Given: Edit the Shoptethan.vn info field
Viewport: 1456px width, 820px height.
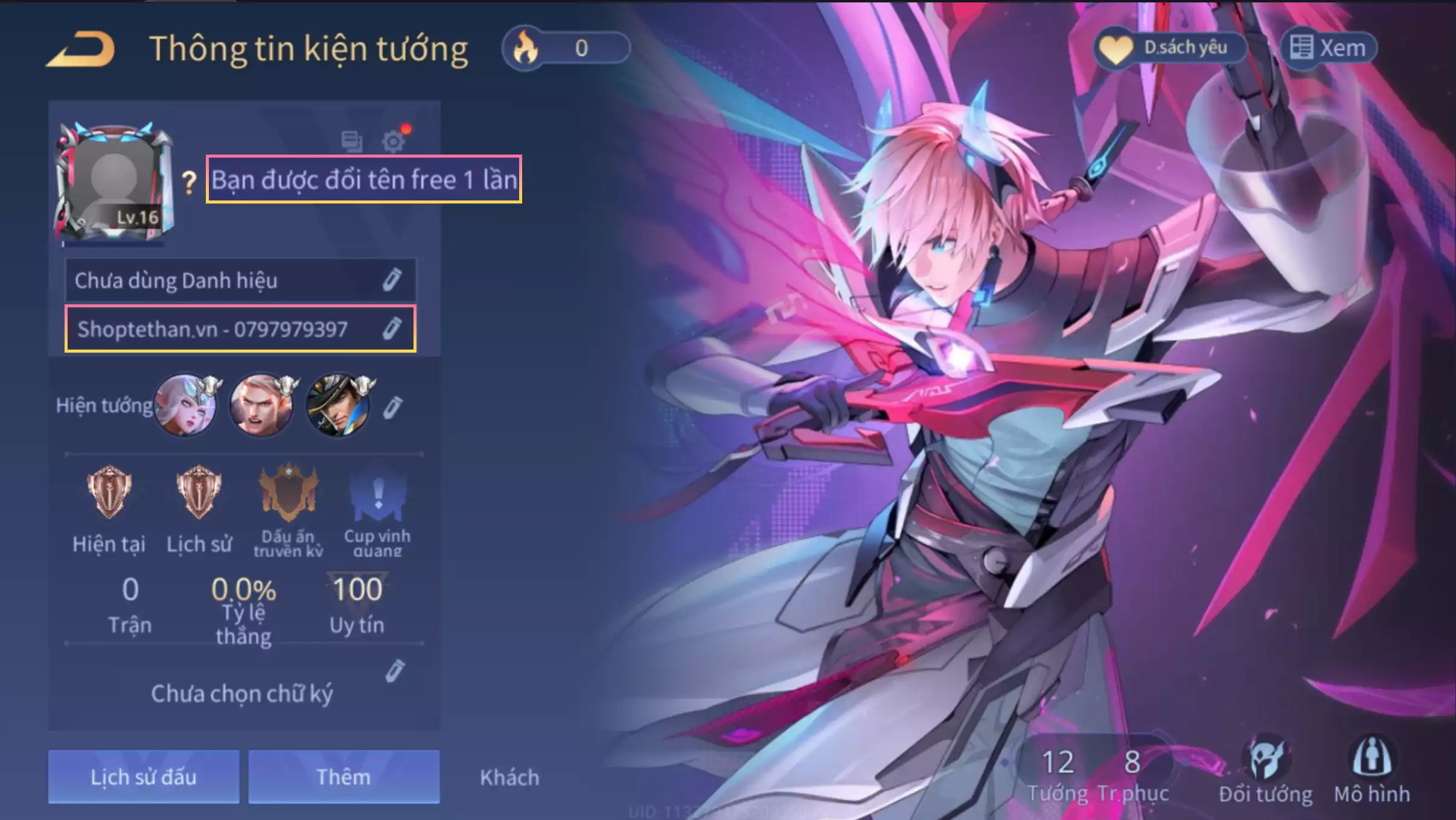Looking at the screenshot, I should tap(392, 328).
